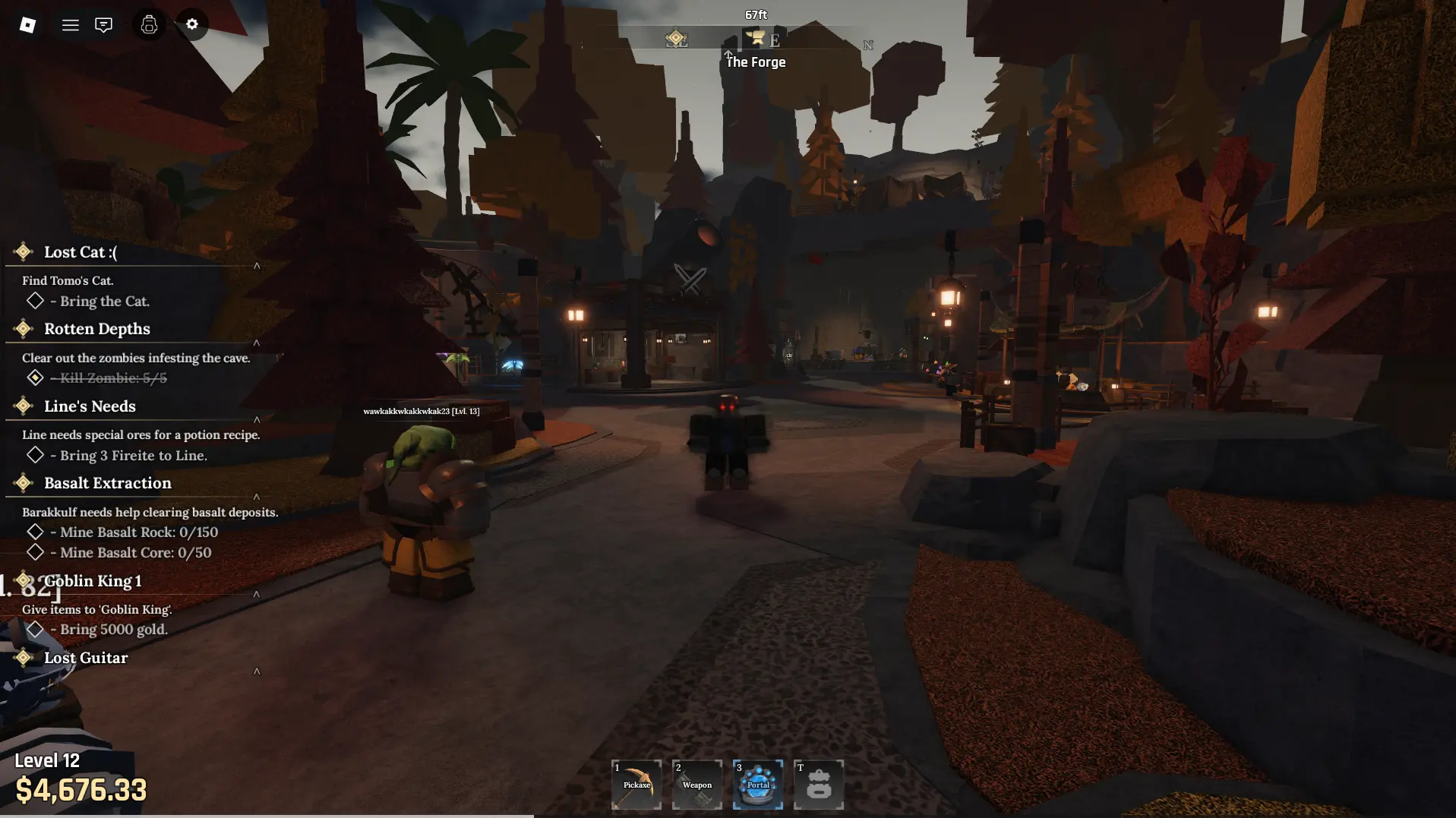
Task: Collapse the Basalt Extraction quest details
Action: [x=257, y=494]
